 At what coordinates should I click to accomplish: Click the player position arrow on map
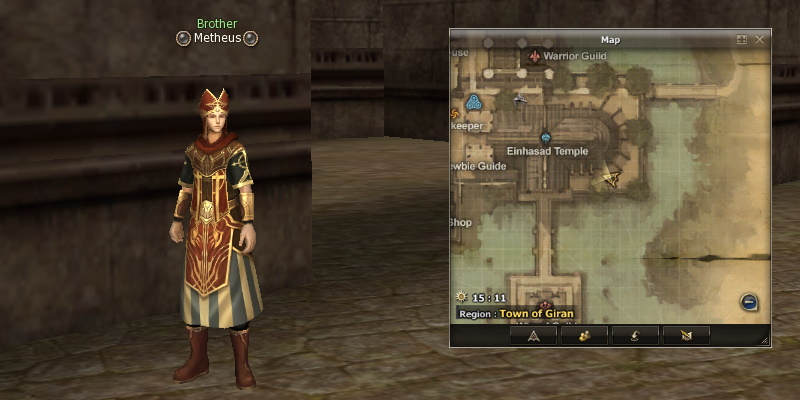(611, 178)
